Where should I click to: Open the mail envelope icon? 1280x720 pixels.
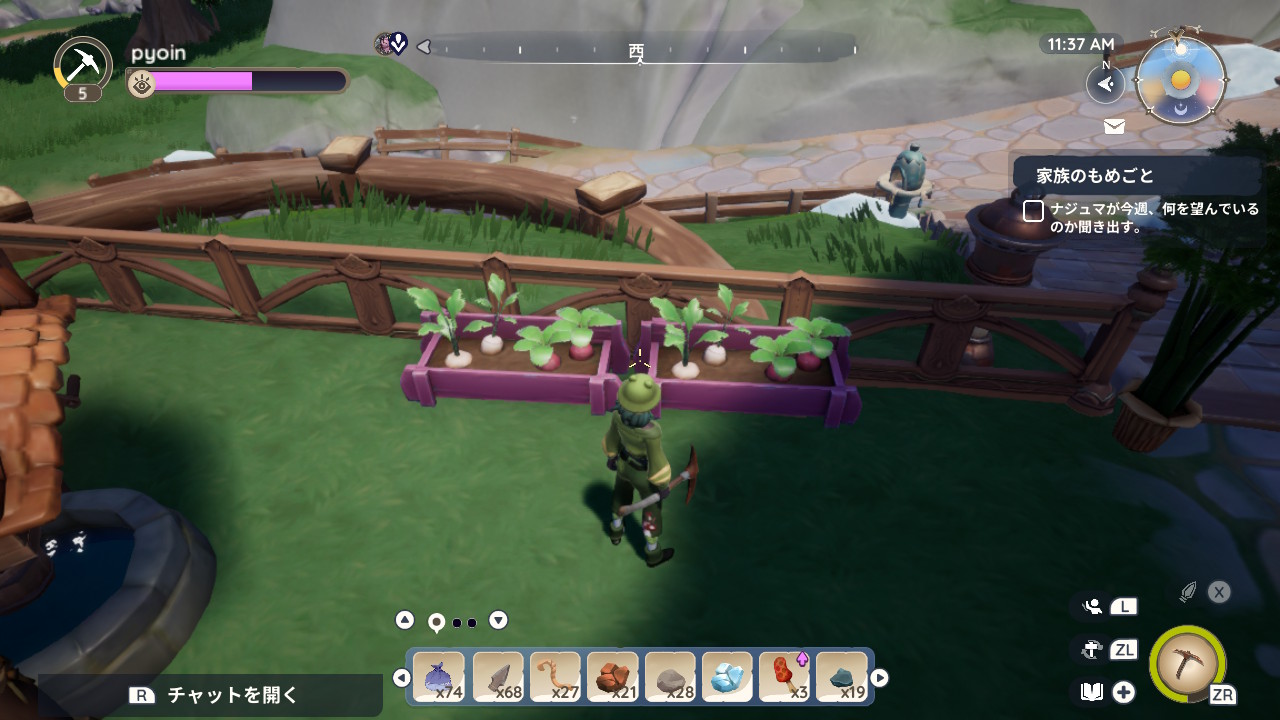(x=1114, y=126)
